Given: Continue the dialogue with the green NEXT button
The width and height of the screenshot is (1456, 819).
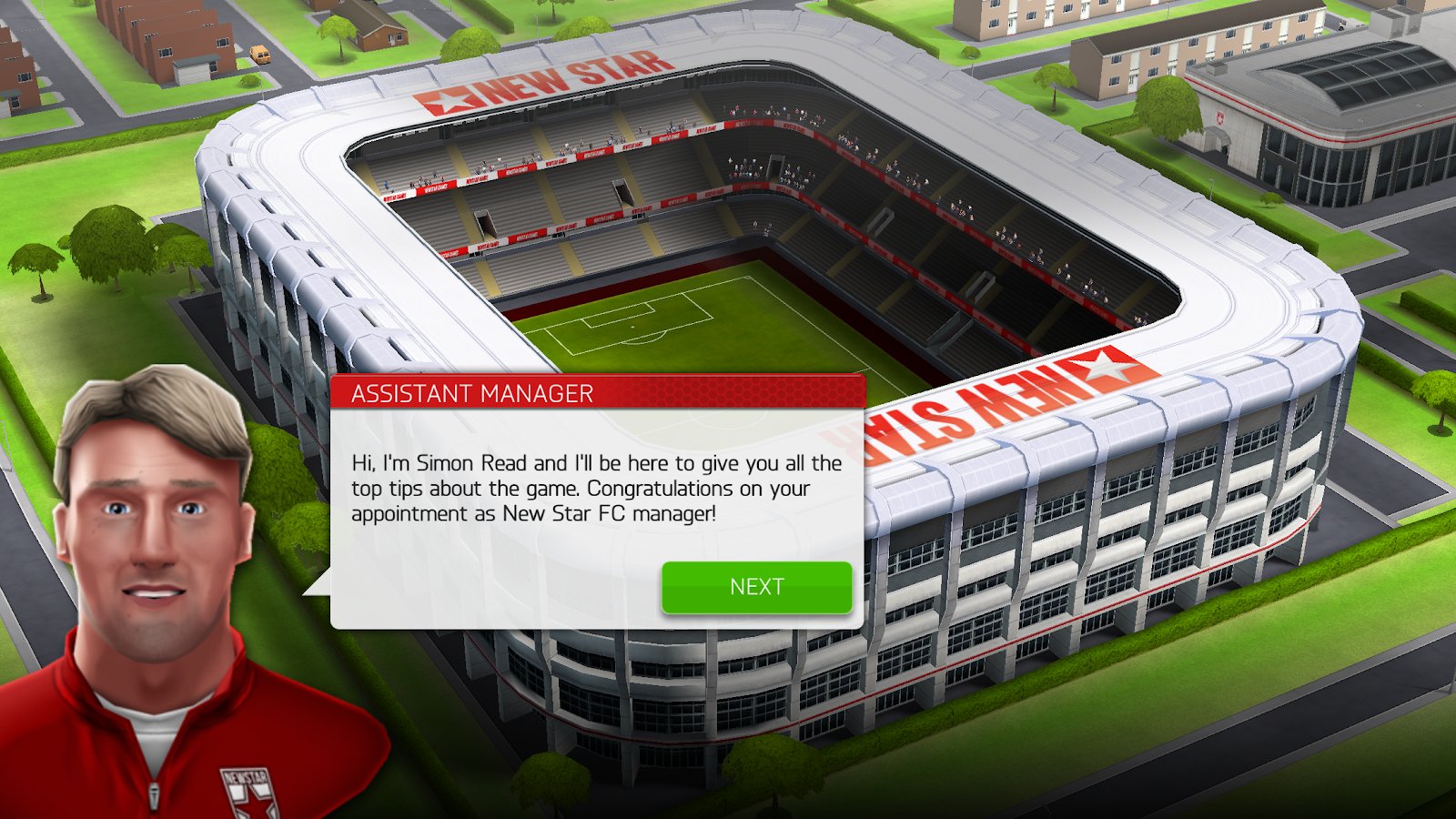Looking at the screenshot, I should point(756,587).
